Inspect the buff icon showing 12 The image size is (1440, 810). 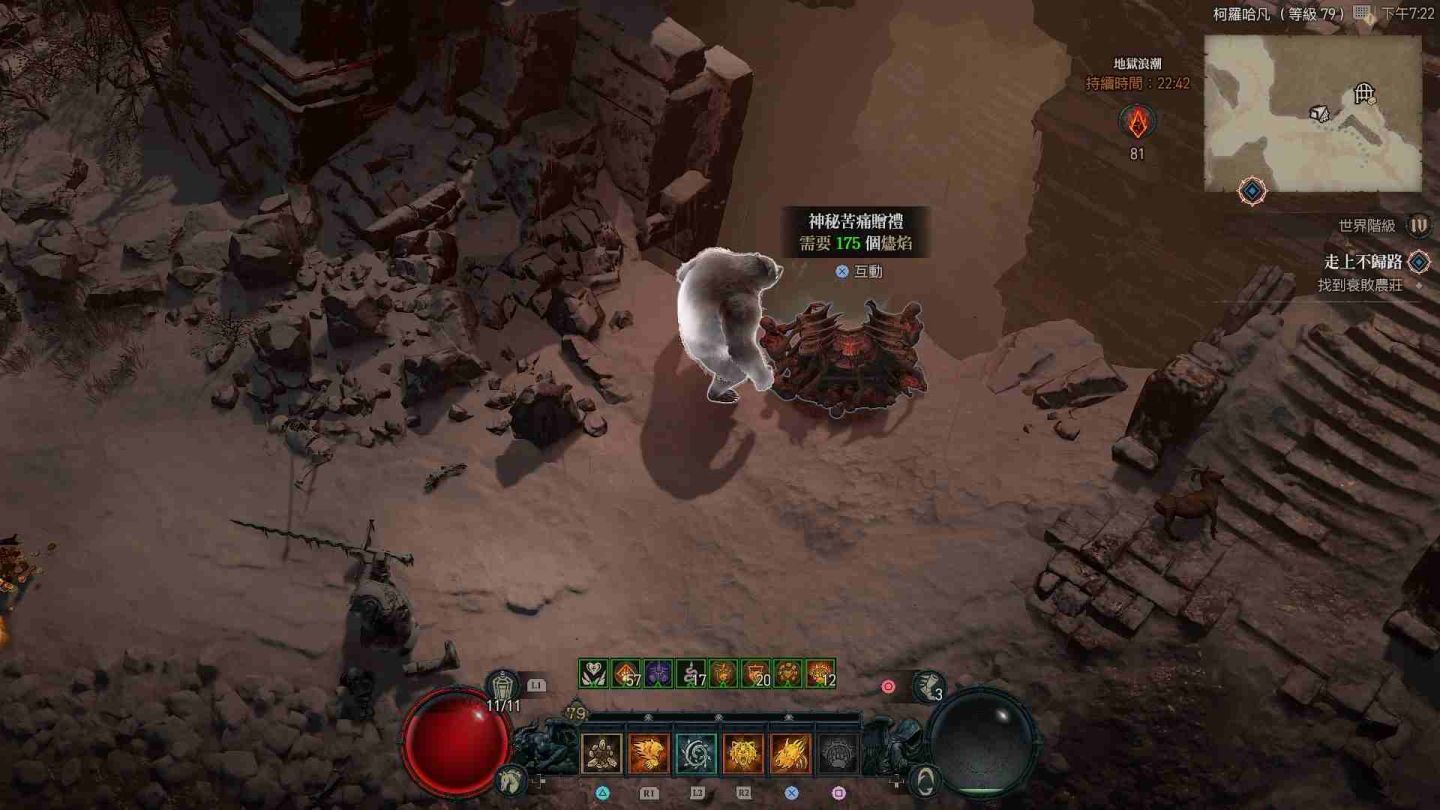point(820,673)
